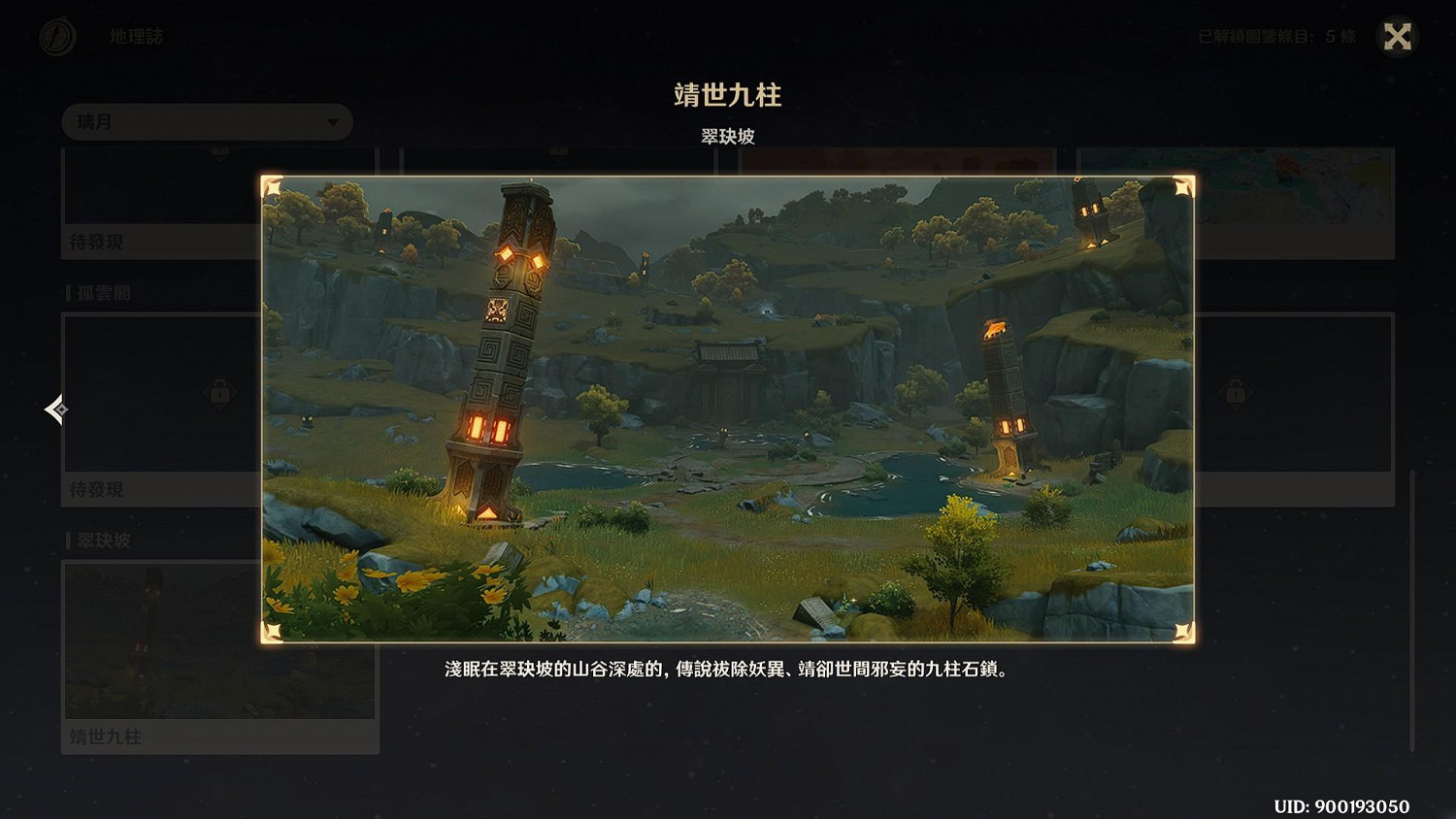Image resolution: width=1456 pixels, height=819 pixels.
Task: Click the lock icon on the 孤雲閣 locked entry
Action: tap(218, 392)
